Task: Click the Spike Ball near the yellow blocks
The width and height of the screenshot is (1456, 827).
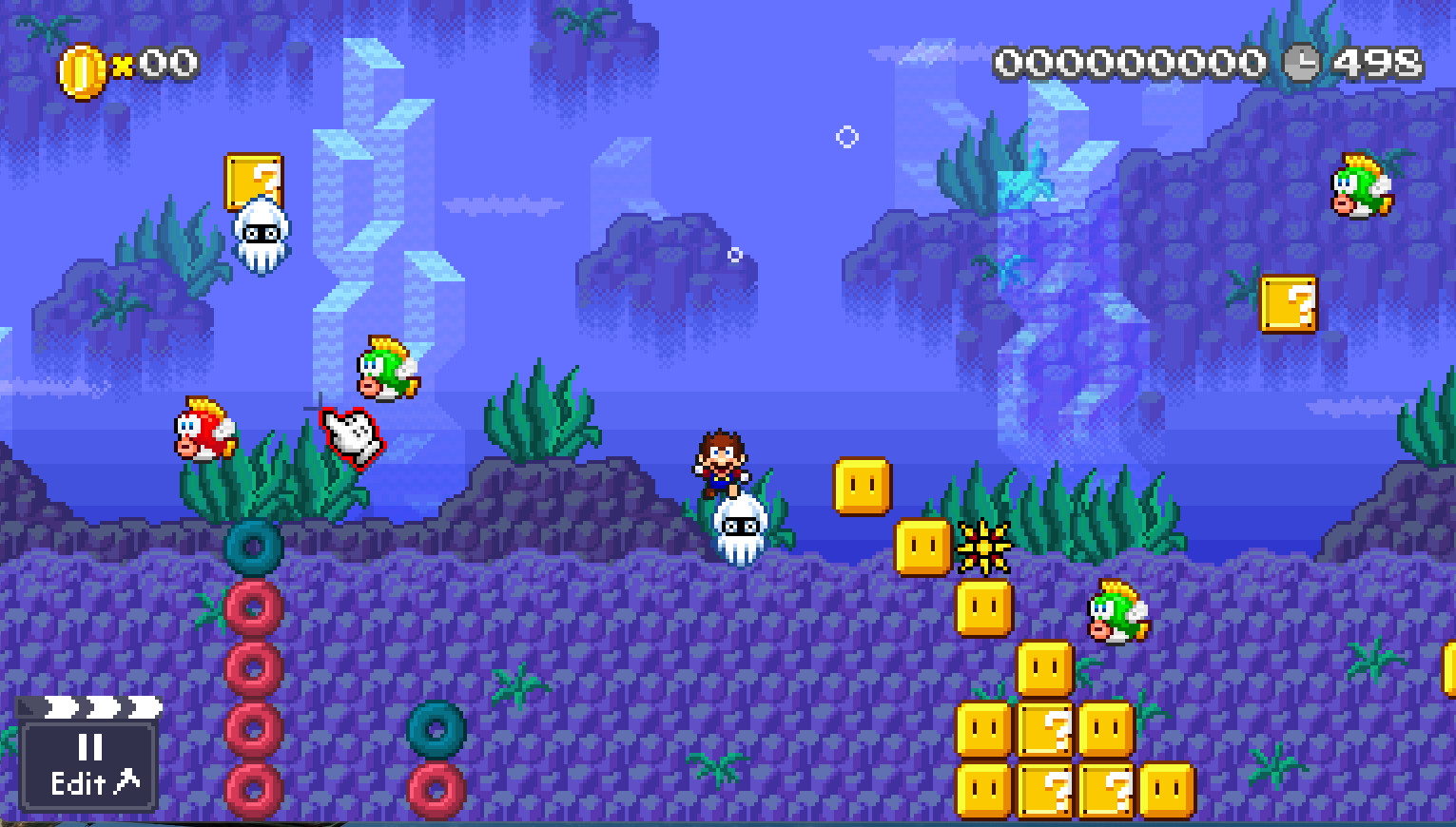Action: point(983,546)
